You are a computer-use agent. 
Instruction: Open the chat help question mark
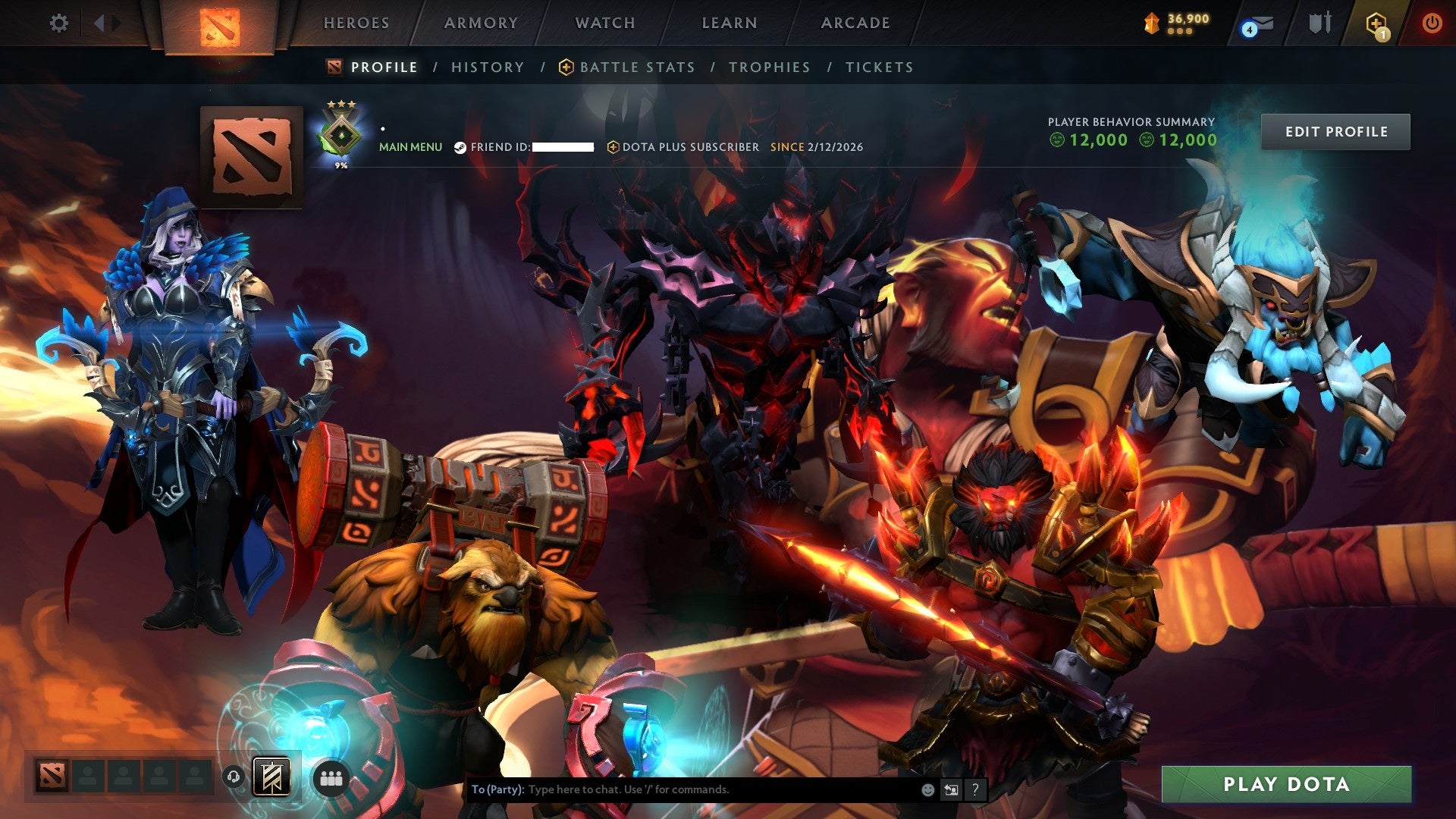click(x=974, y=789)
